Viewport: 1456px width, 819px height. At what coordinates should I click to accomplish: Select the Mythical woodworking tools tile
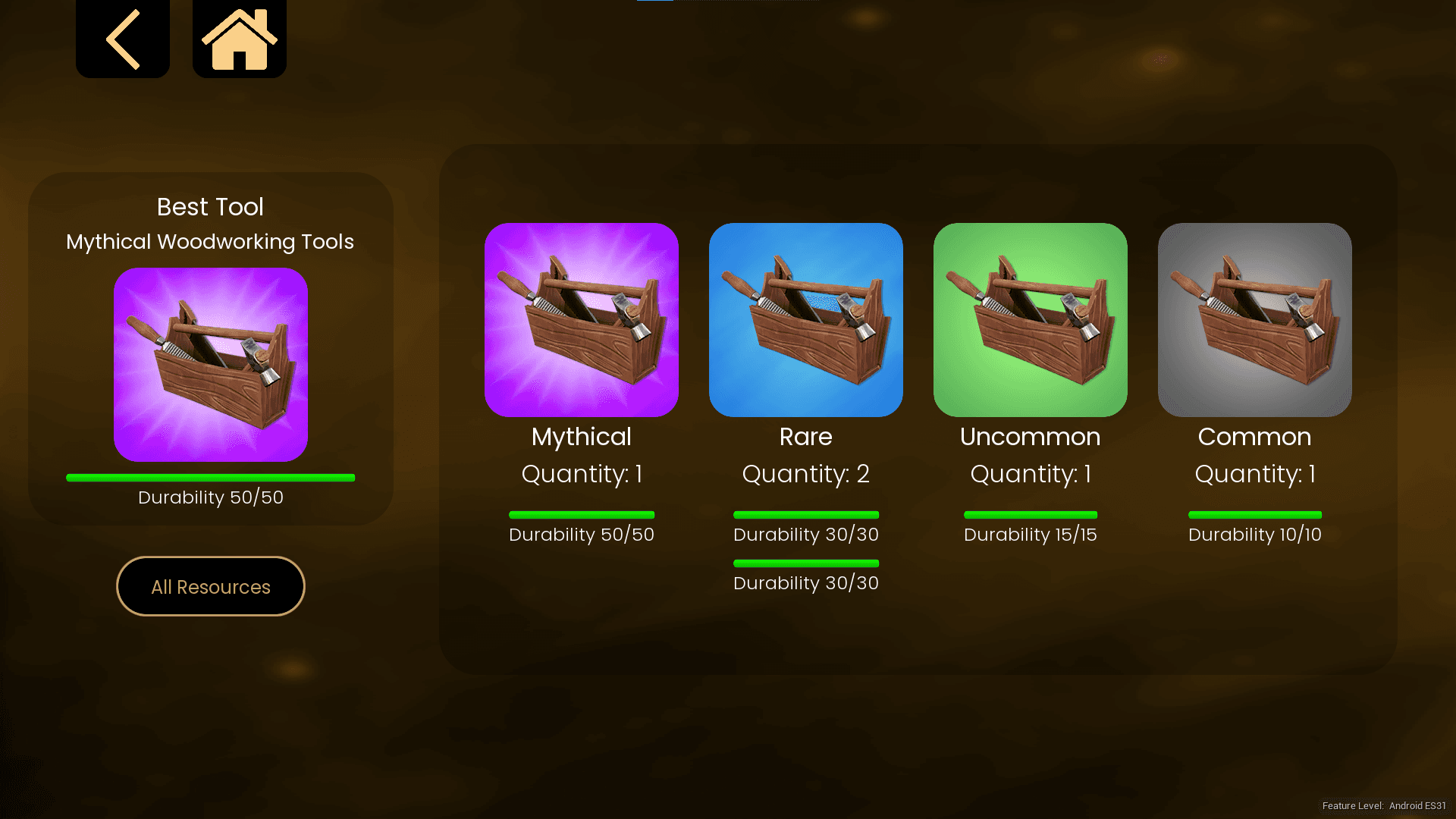(582, 320)
